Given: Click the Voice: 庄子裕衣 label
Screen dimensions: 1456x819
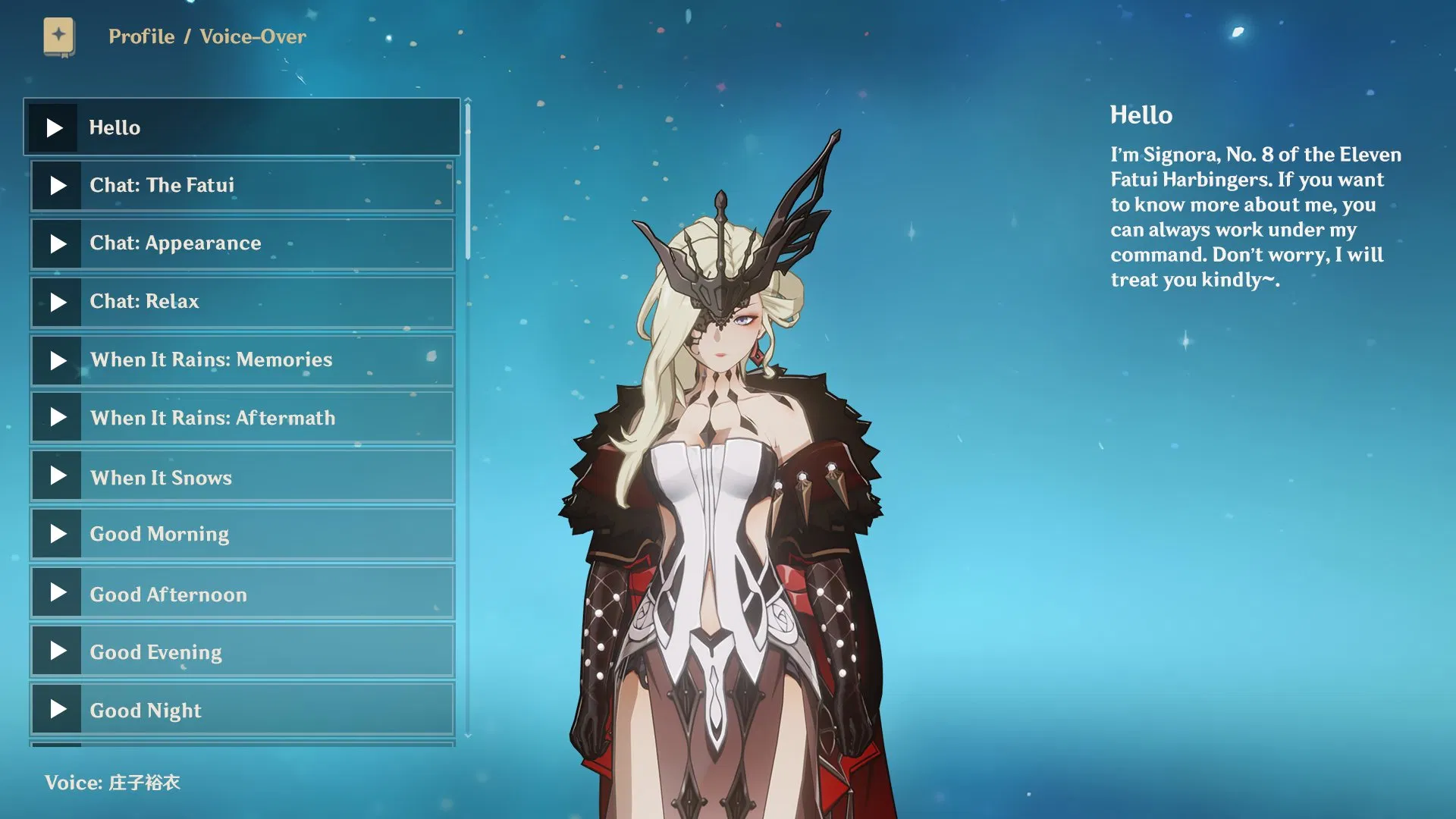Looking at the screenshot, I should point(114,783).
